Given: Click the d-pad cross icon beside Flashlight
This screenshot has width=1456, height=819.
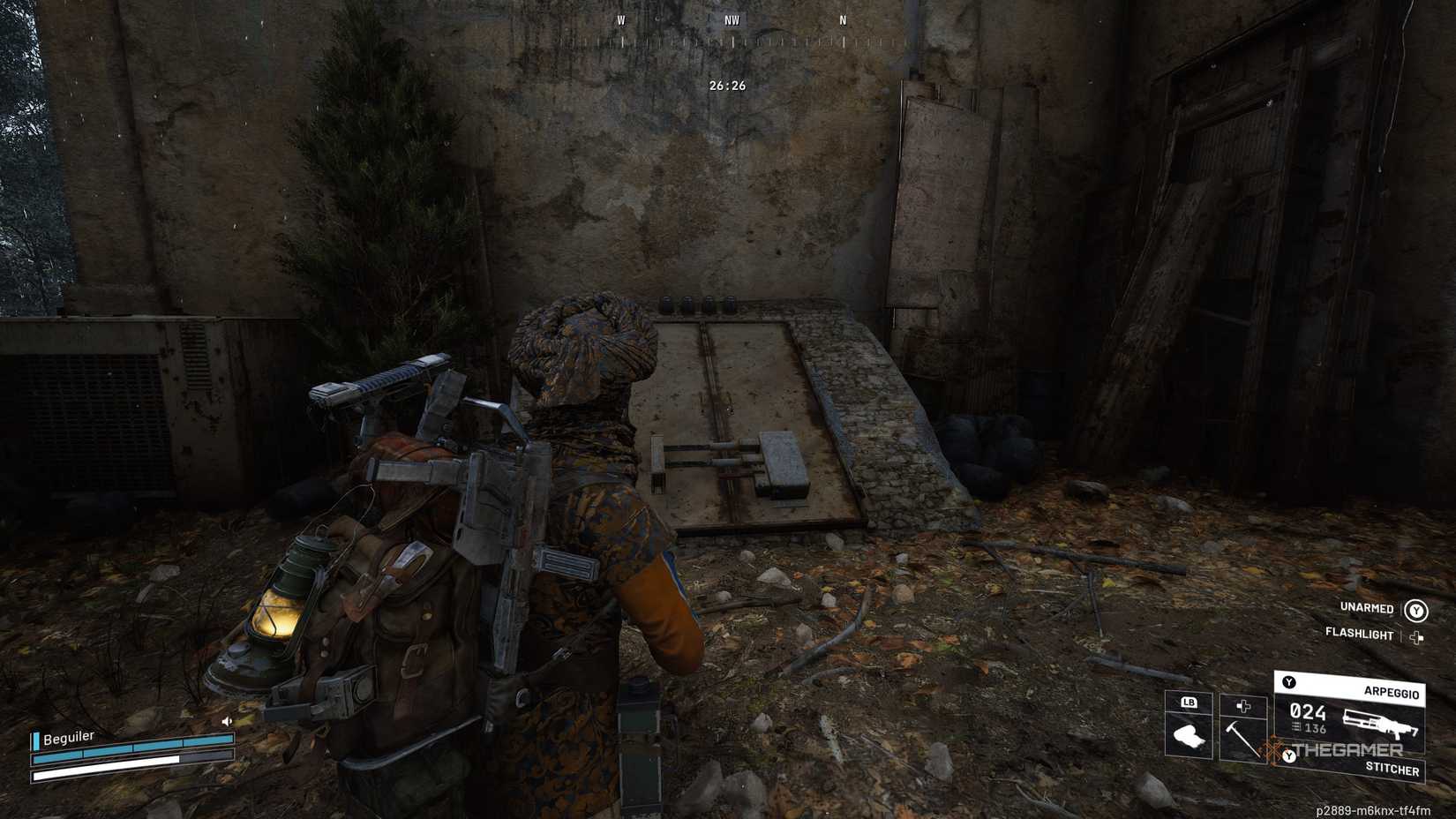Looking at the screenshot, I should pos(1417,636).
